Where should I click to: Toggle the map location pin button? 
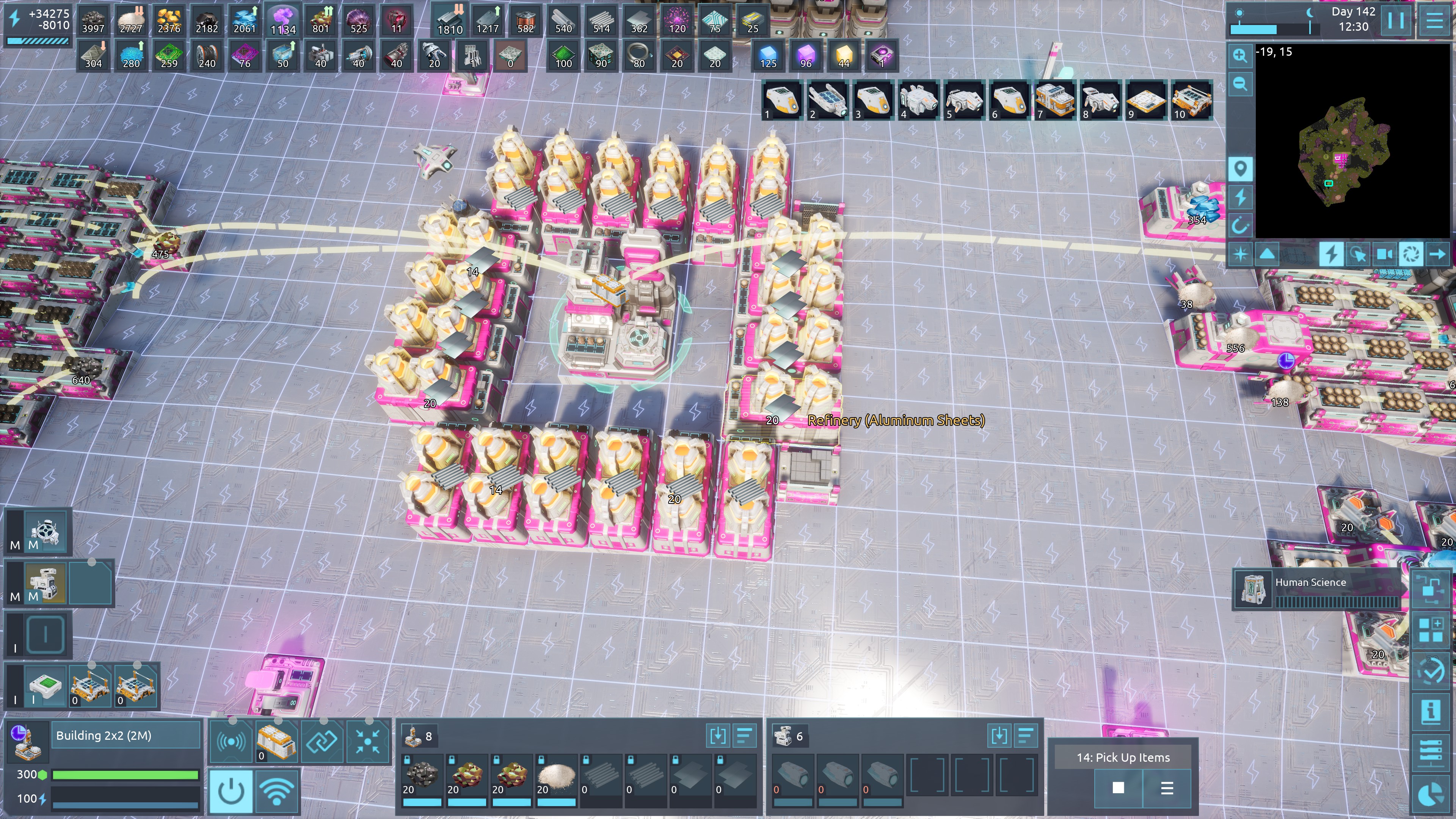(x=1240, y=169)
